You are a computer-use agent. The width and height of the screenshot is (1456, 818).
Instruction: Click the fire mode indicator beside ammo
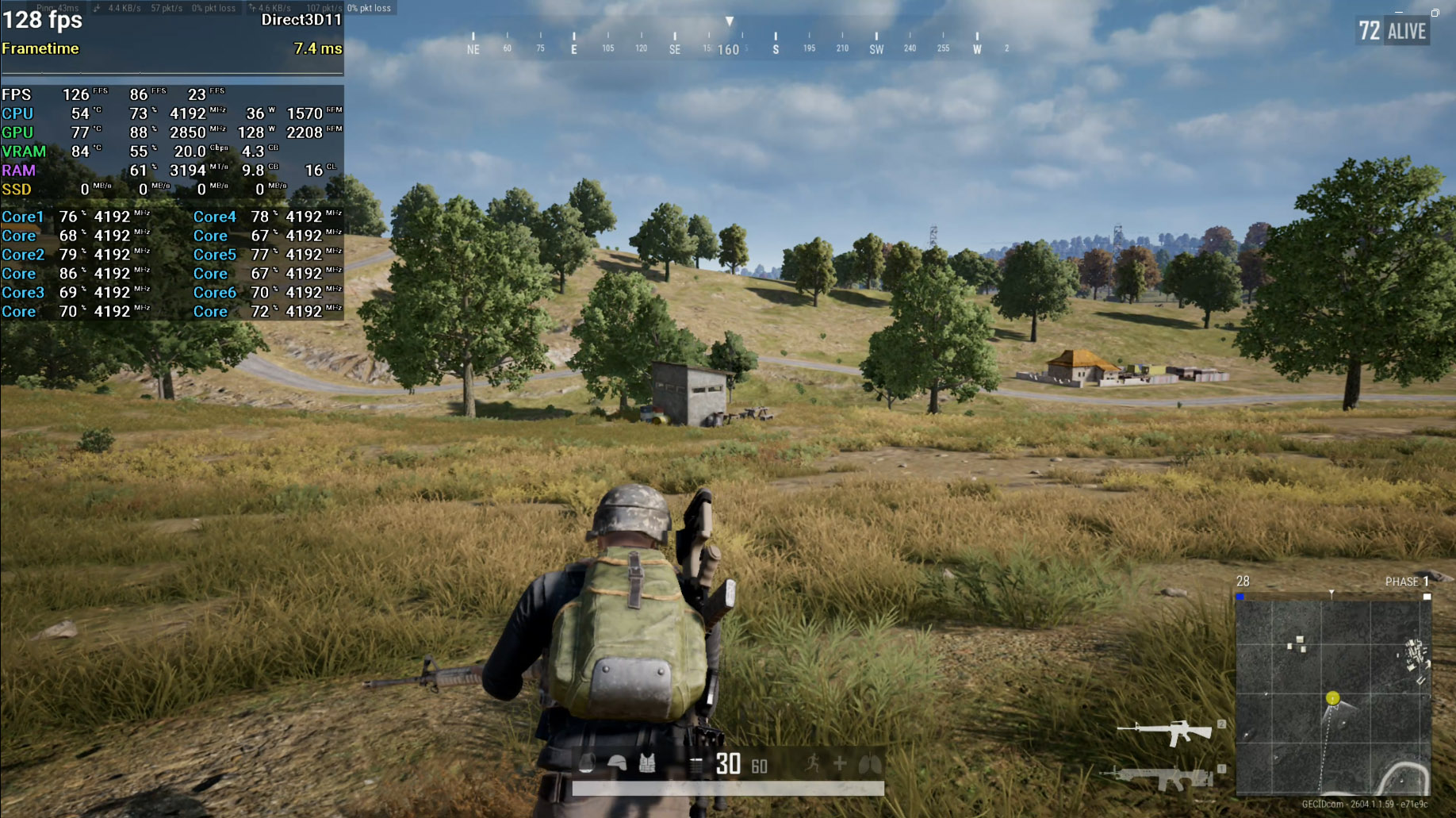point(695,765)
